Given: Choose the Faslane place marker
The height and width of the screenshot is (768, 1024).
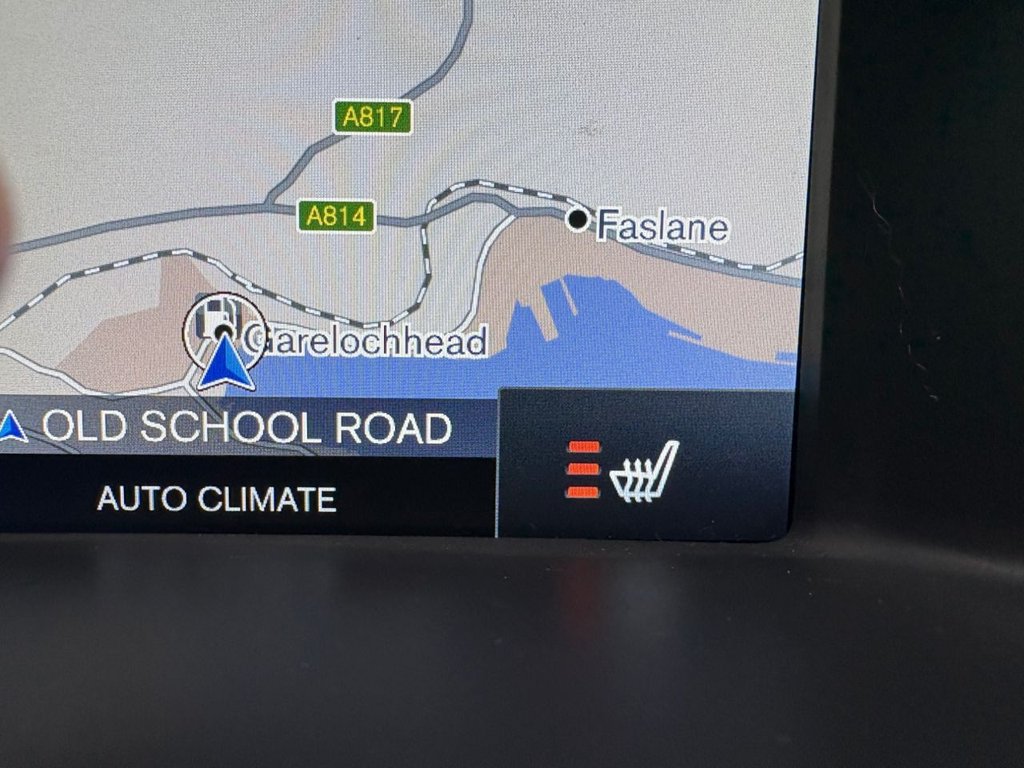Looking at the screenshot, I should click(x=578, y=219).
